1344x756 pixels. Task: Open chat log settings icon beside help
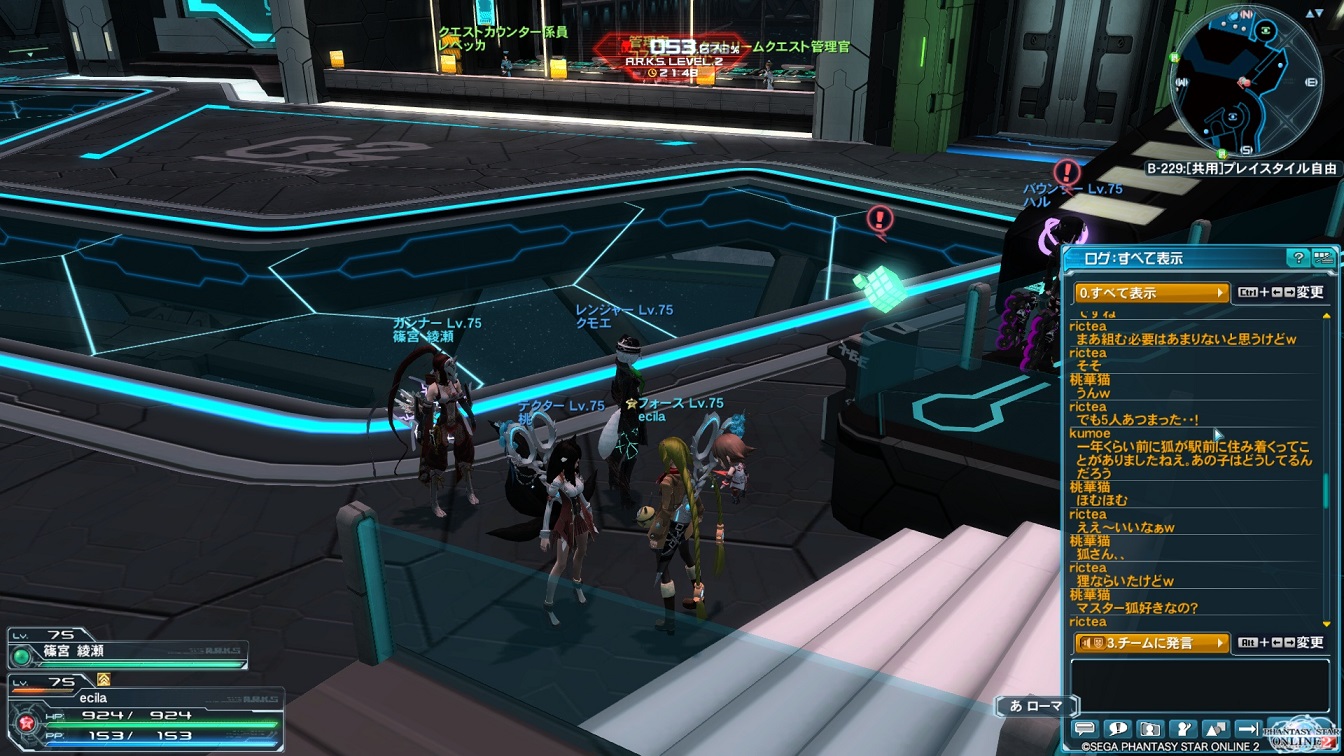(1323, 258)
